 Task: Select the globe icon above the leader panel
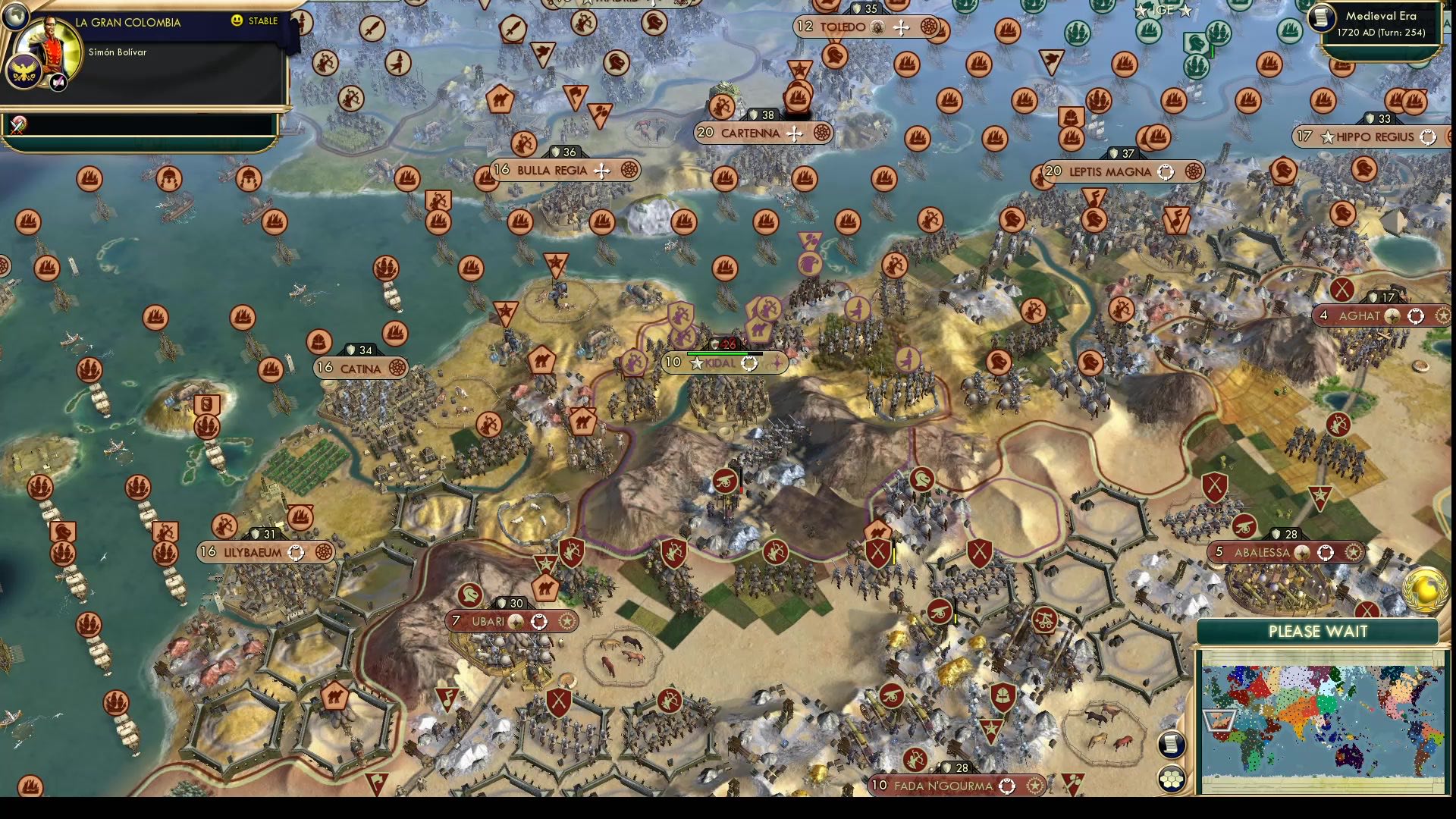click(17, 17)
